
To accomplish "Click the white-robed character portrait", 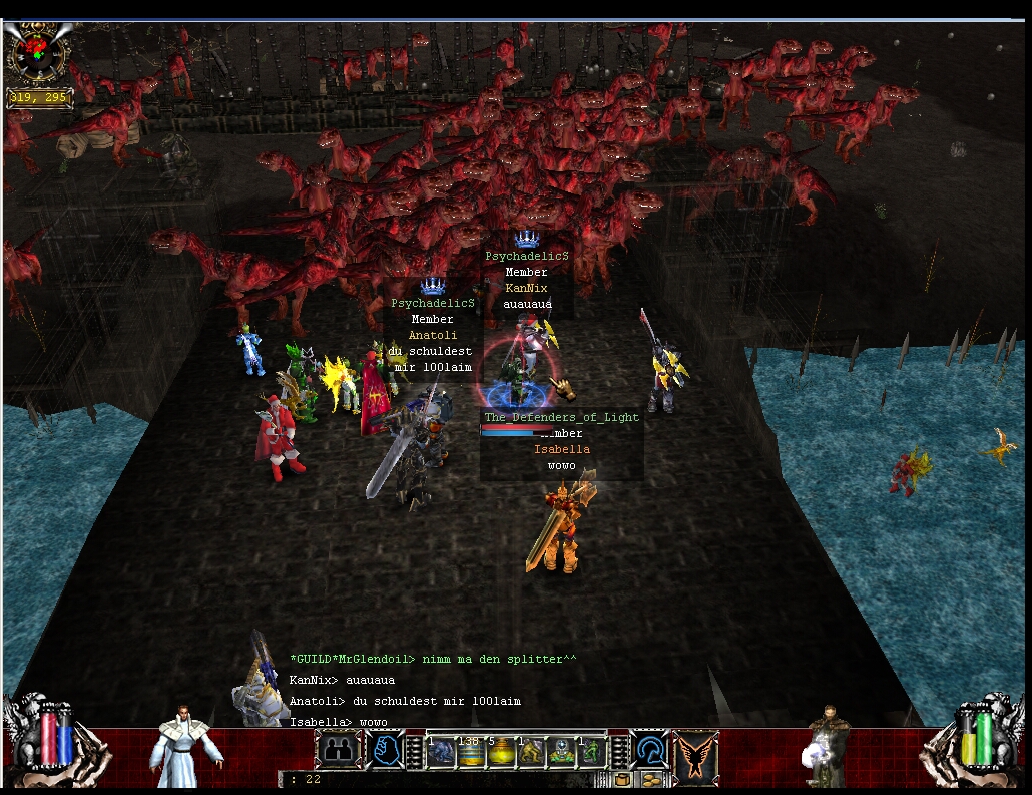I will (x=185, y=748).
